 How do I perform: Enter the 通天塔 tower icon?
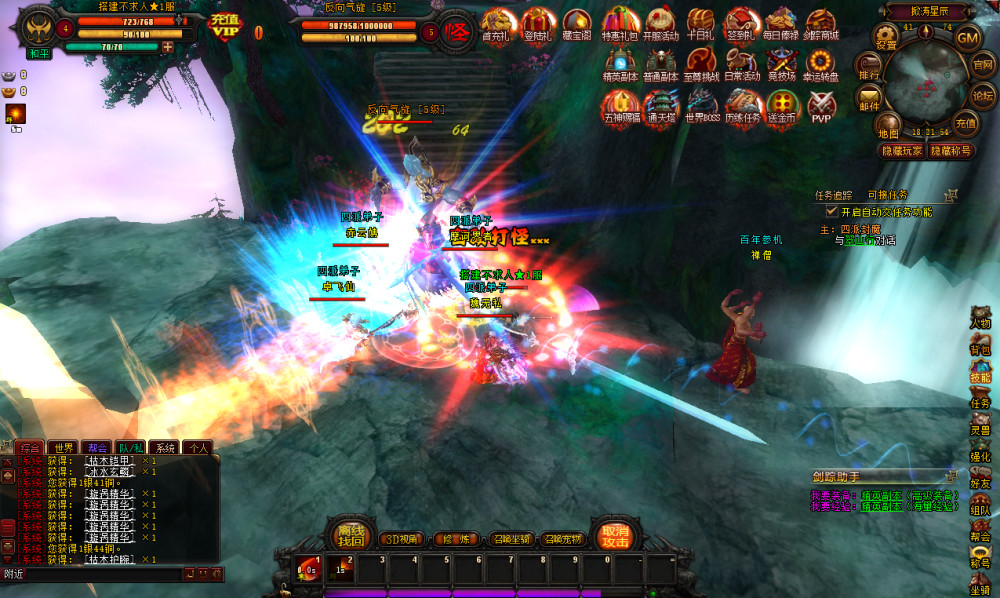661,106
